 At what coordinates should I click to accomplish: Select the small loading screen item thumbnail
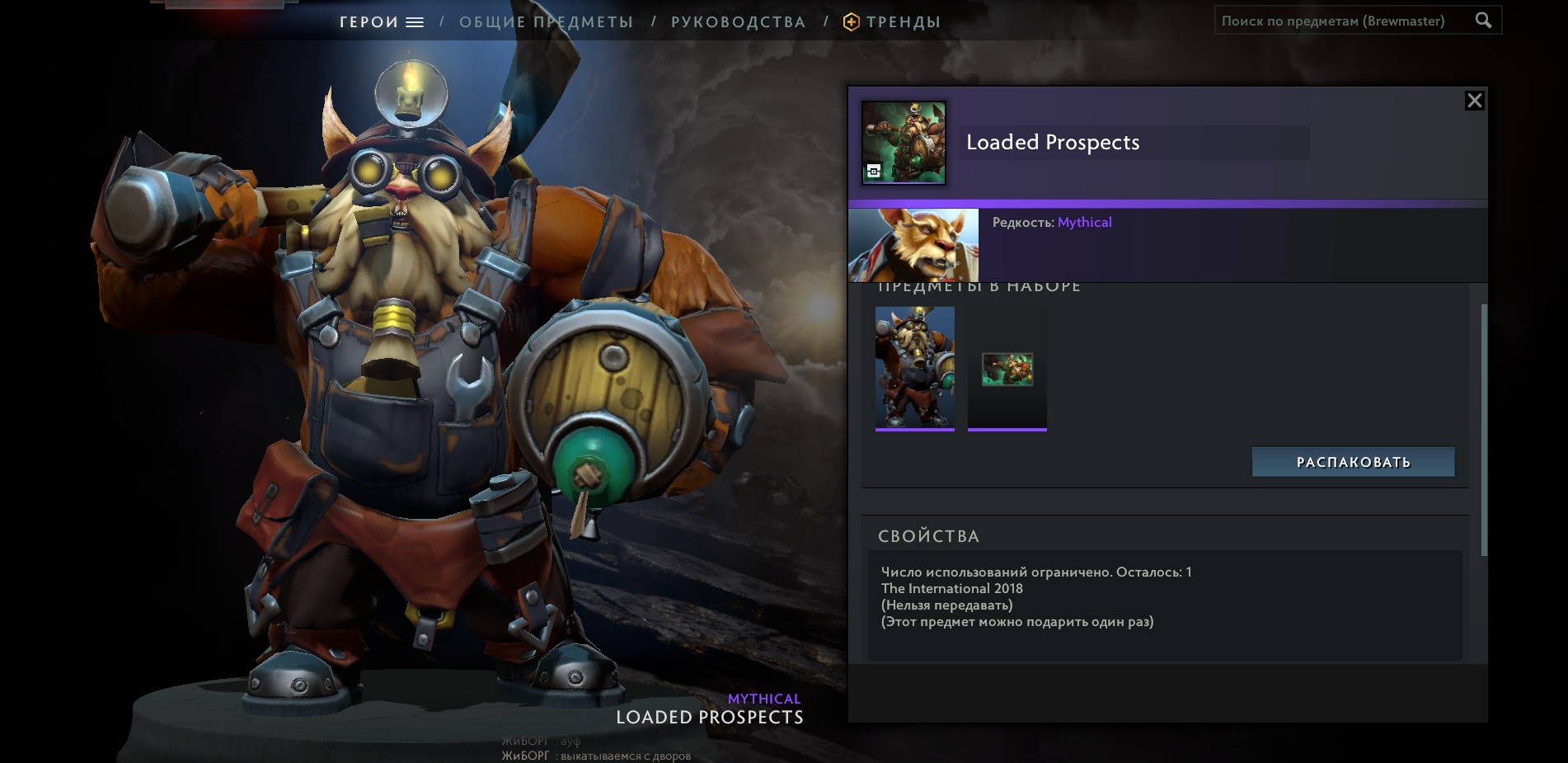point(1007,369)
